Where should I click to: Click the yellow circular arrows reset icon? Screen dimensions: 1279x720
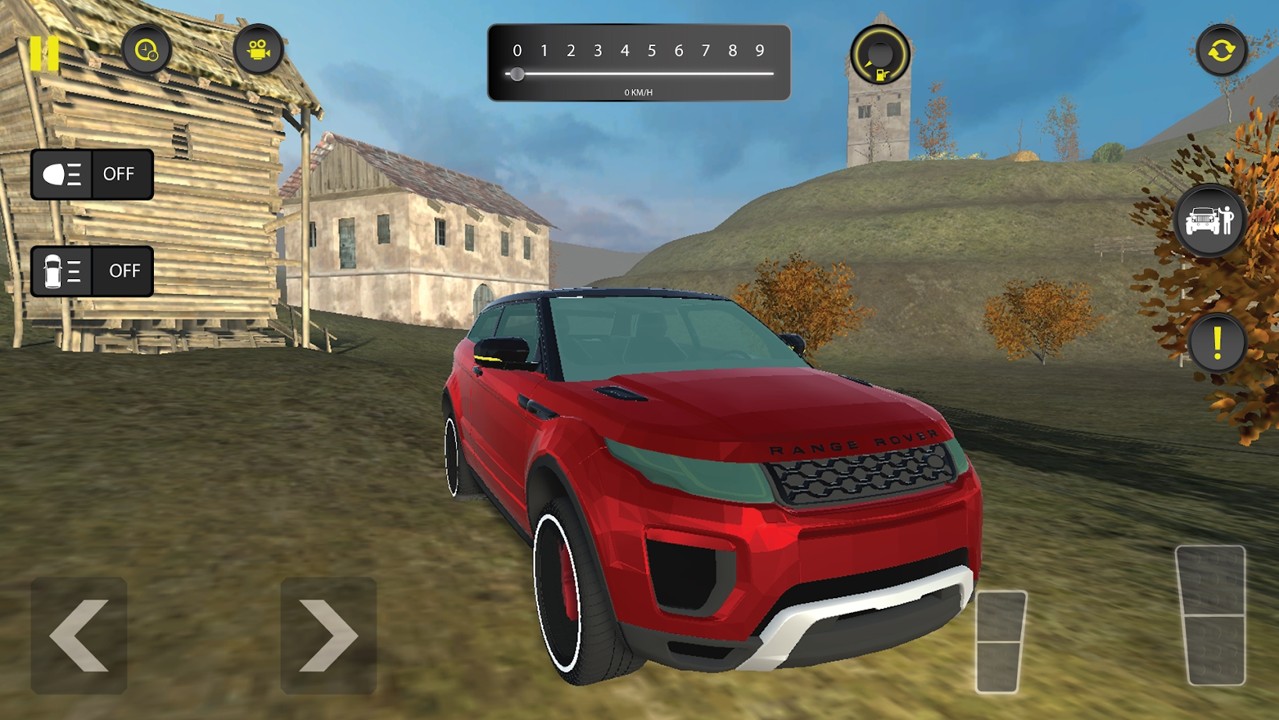pos(1221,50)
